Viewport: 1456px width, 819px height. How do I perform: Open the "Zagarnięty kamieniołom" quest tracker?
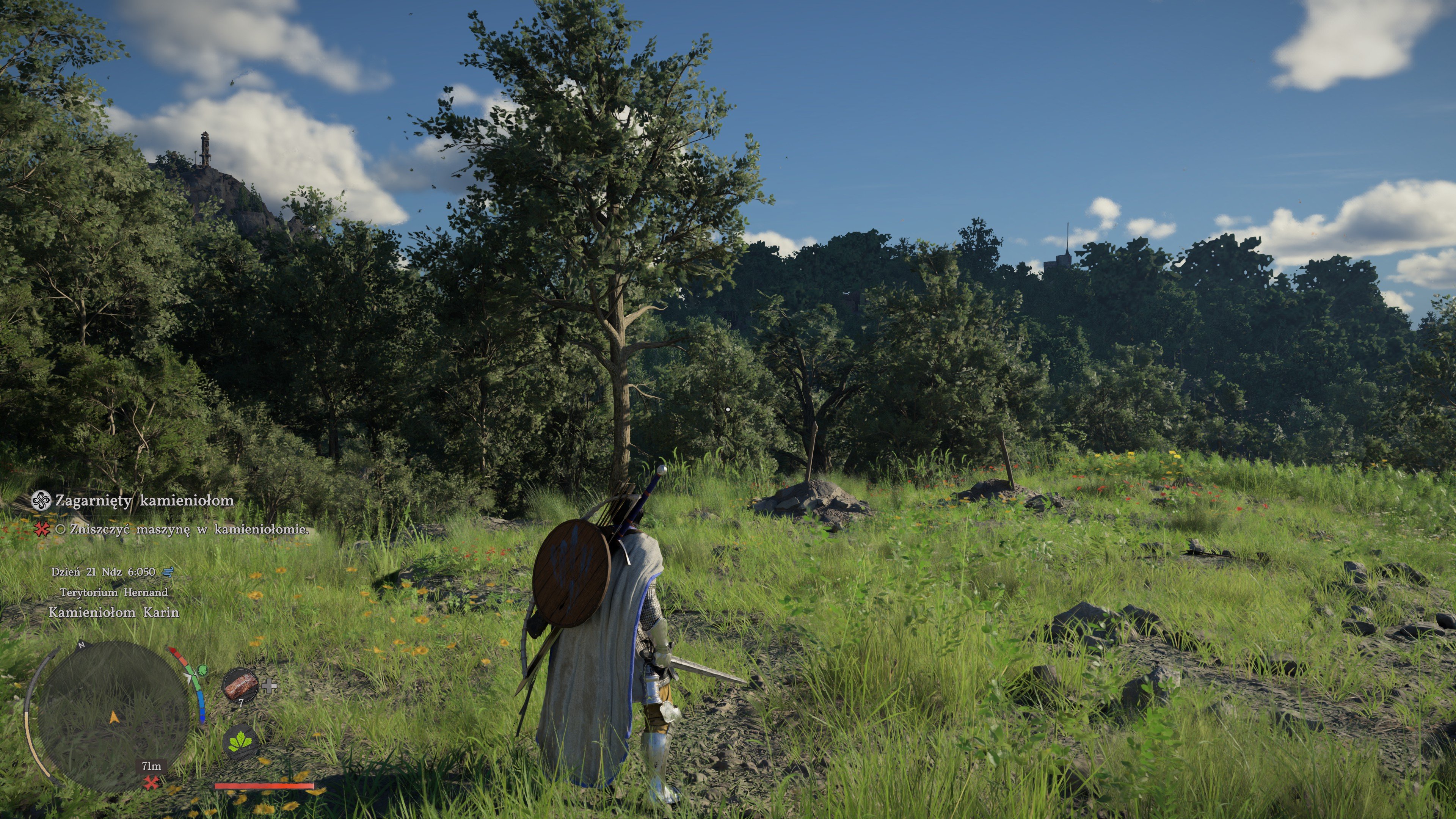(144, 501)
